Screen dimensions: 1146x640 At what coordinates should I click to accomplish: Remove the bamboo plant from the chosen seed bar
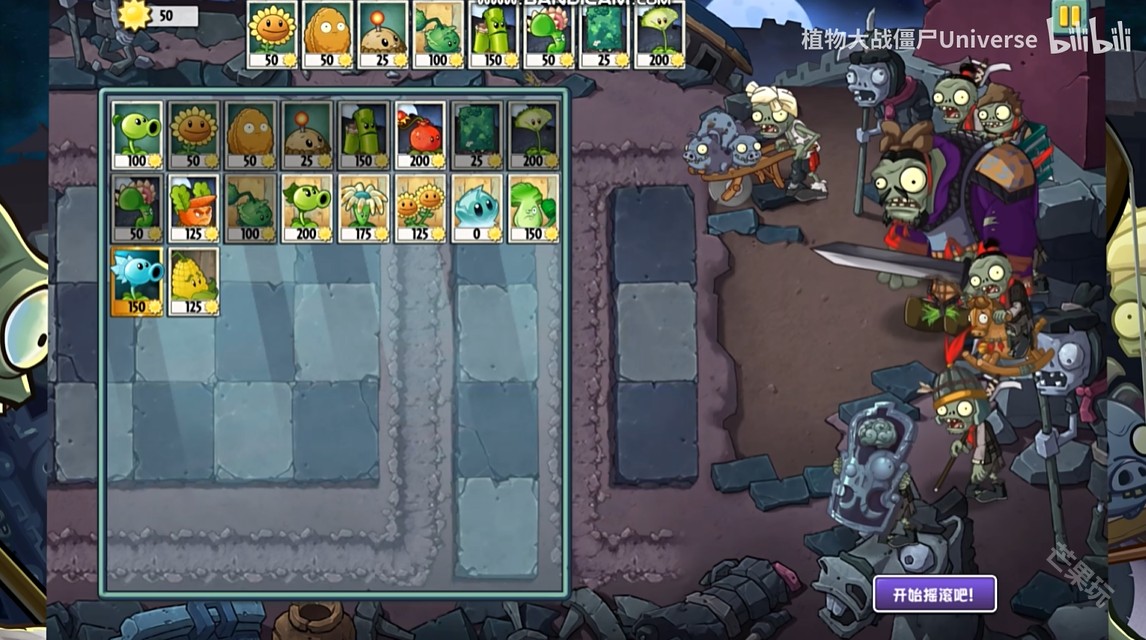tap(494, 34)
